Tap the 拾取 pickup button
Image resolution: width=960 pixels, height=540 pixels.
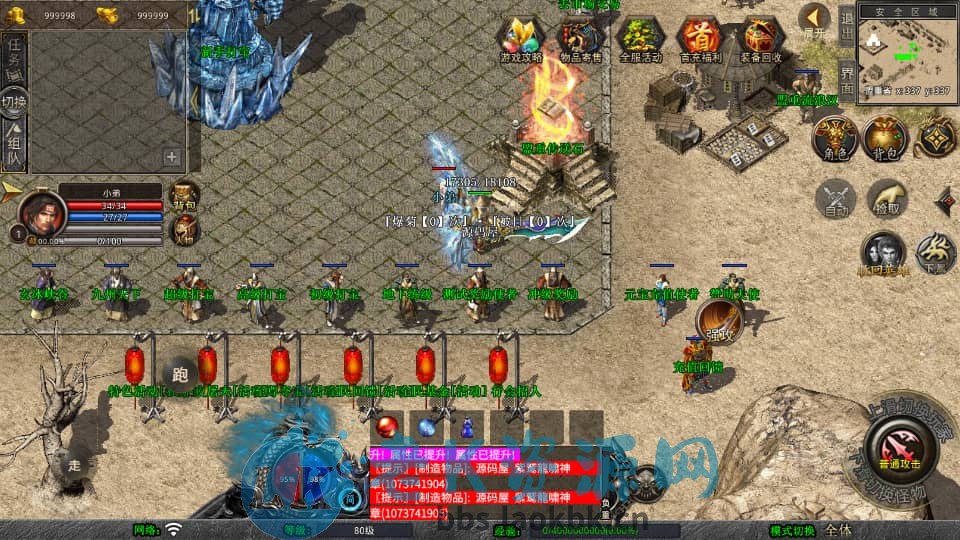point(886,198)
